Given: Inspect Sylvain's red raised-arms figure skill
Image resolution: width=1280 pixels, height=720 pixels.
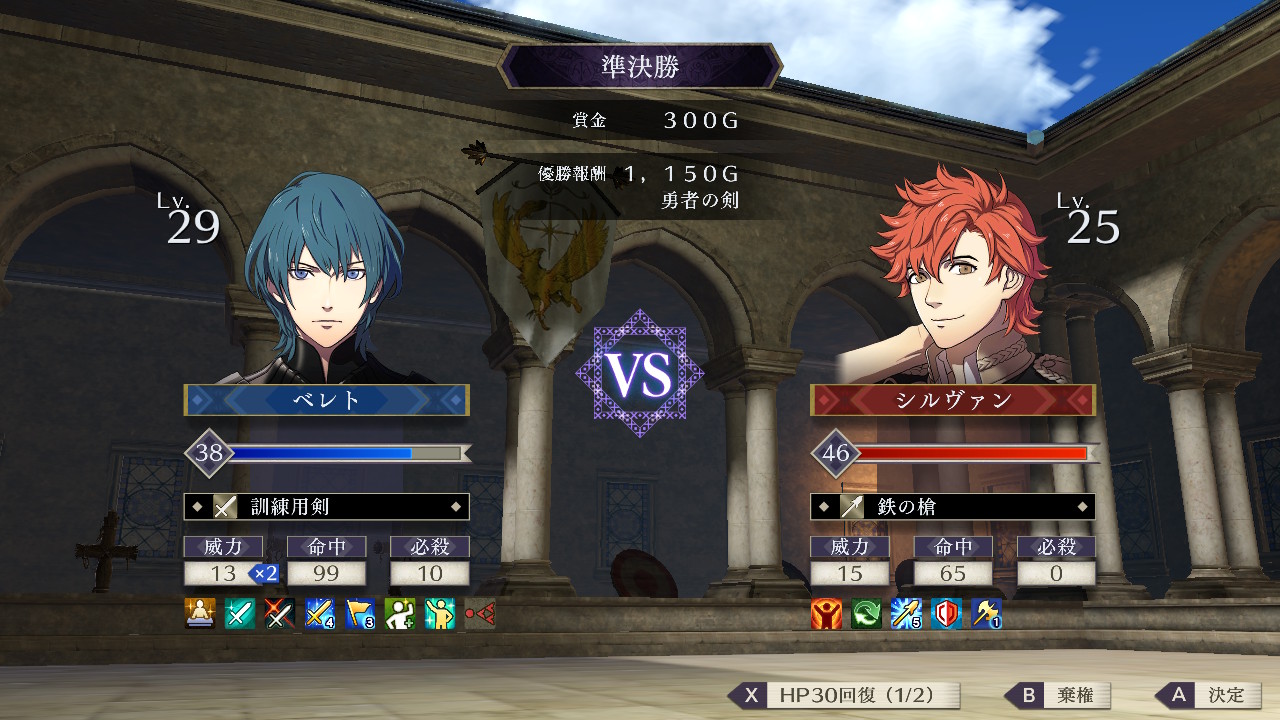Looking at the screenshot, I should point(826,613).
